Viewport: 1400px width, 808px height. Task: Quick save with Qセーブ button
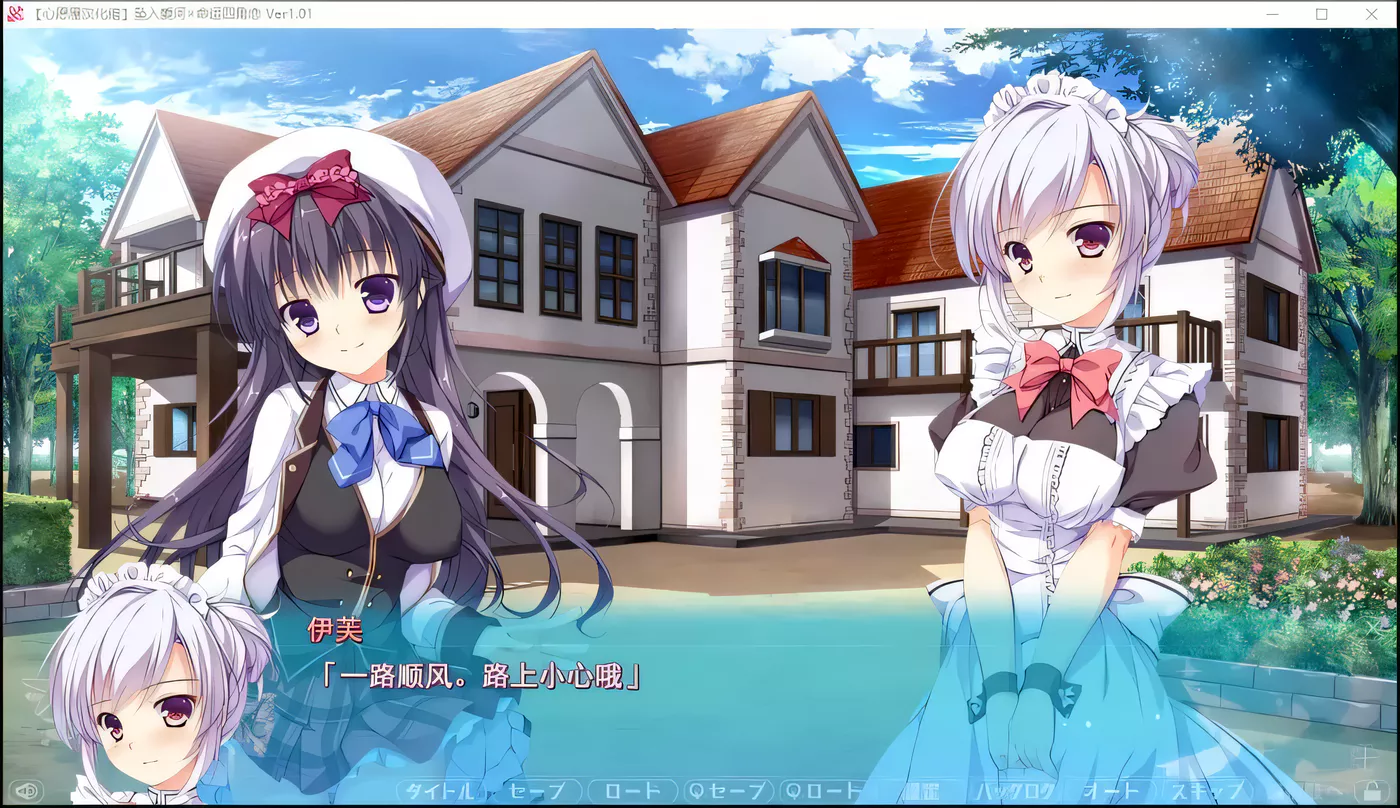728,792
